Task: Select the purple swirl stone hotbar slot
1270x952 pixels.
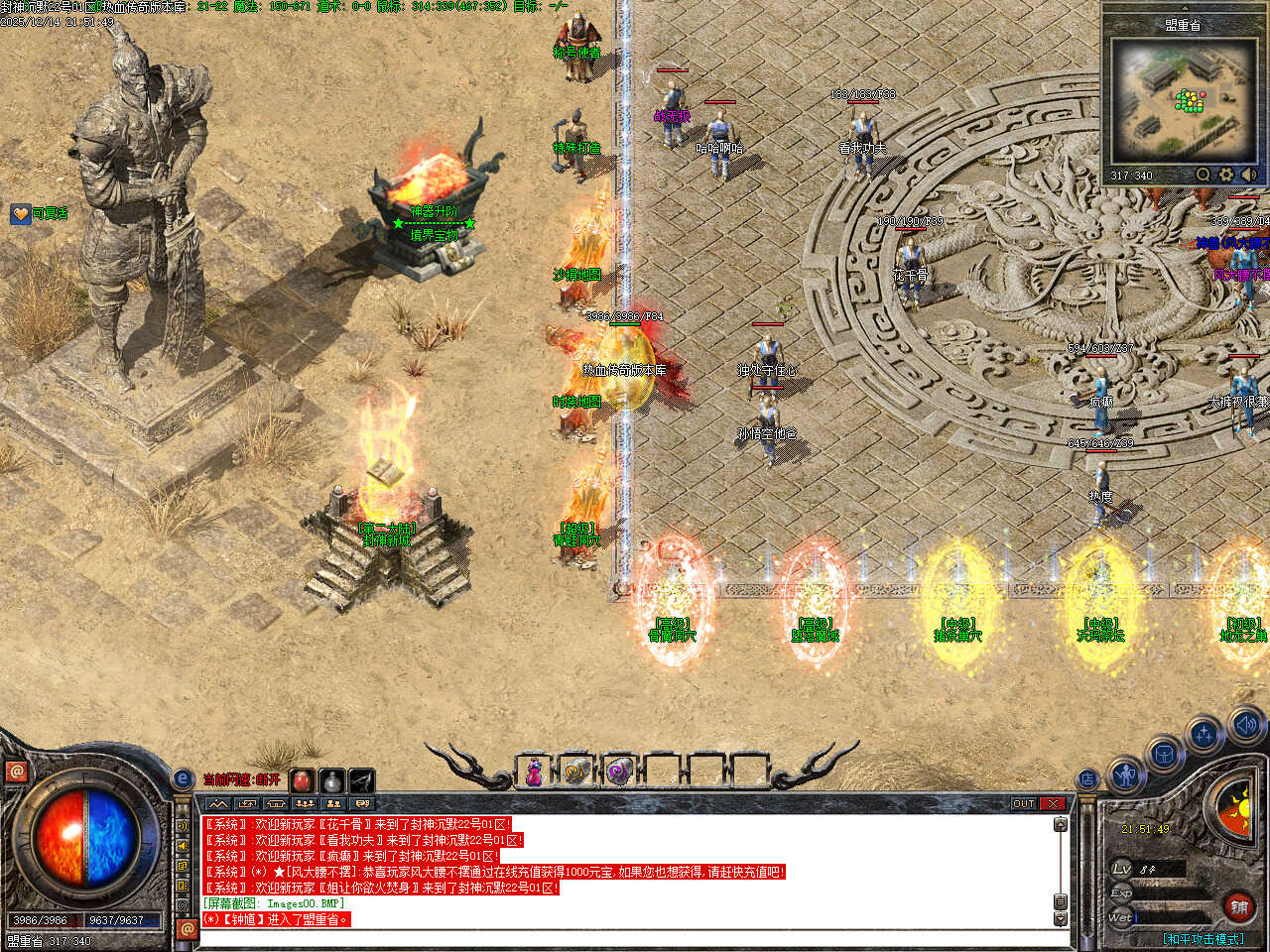Action: [618, 772]
